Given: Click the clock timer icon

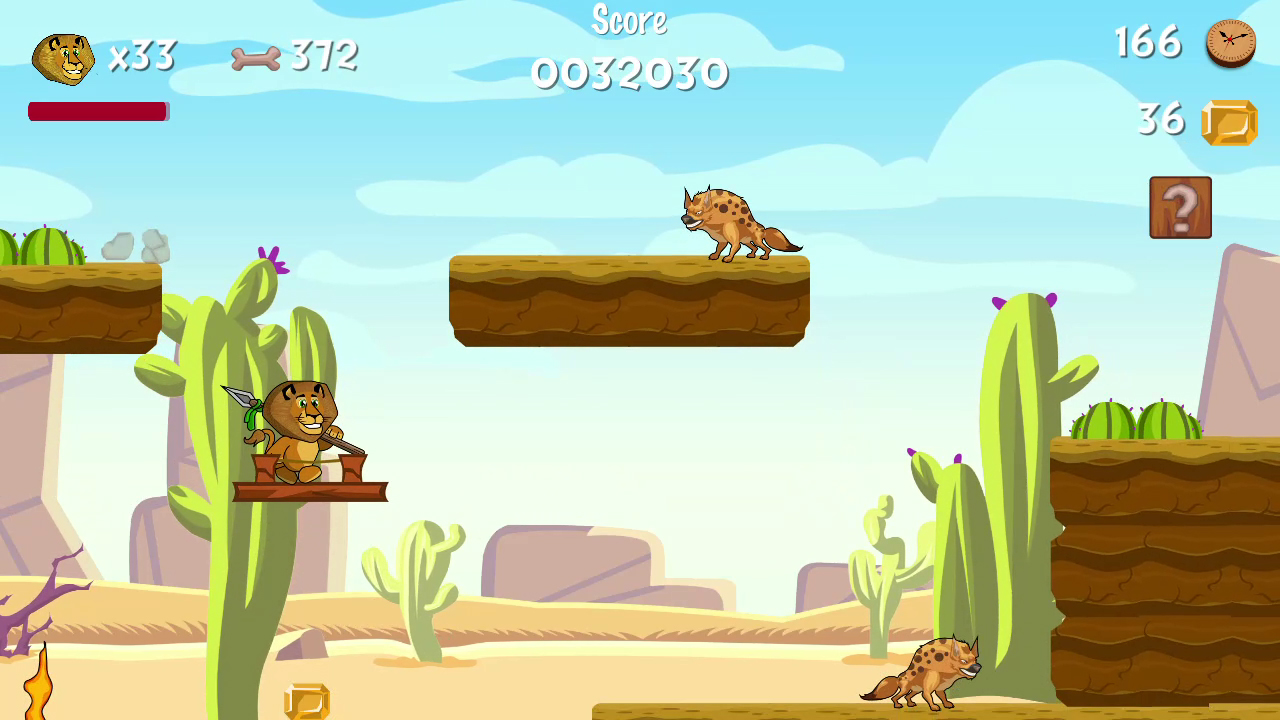Looking at the screenshot, I should (1230, 44).
